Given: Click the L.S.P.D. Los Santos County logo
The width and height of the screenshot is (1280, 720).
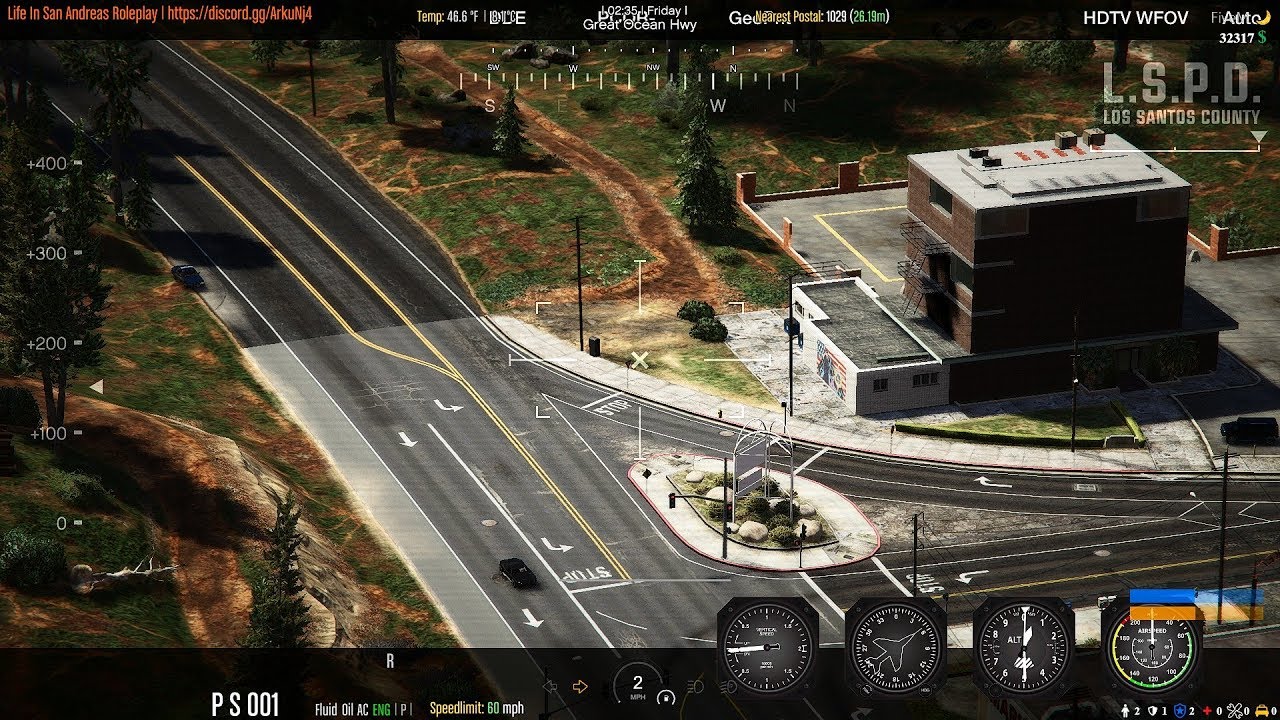Looking at the screenshot, I should pyautogui.click(x=1181, y=96).
